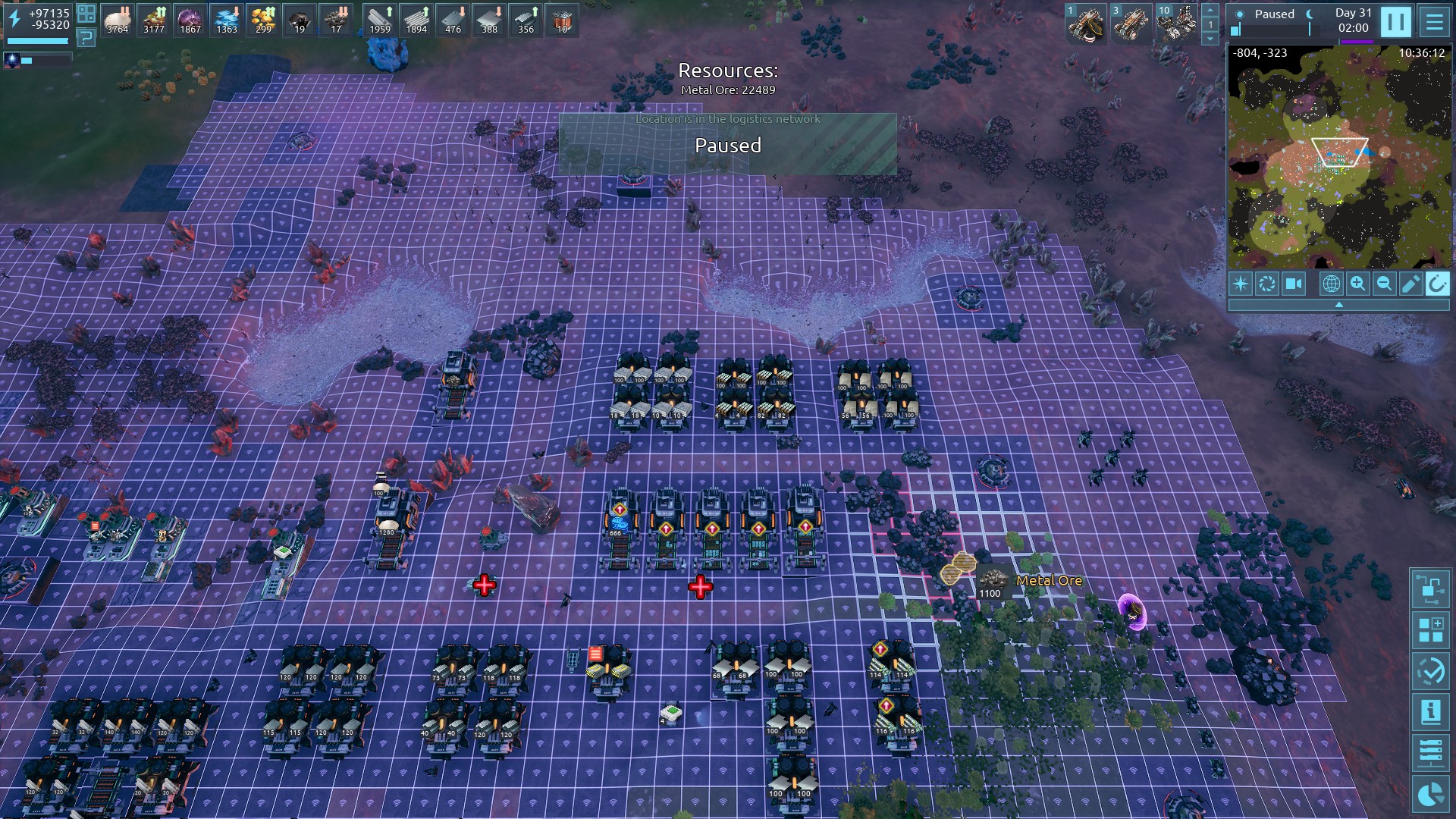This screenshot has height=819, width=1456.
Task: Open the server rack logistics button
Action: [x=1430, y=752]
